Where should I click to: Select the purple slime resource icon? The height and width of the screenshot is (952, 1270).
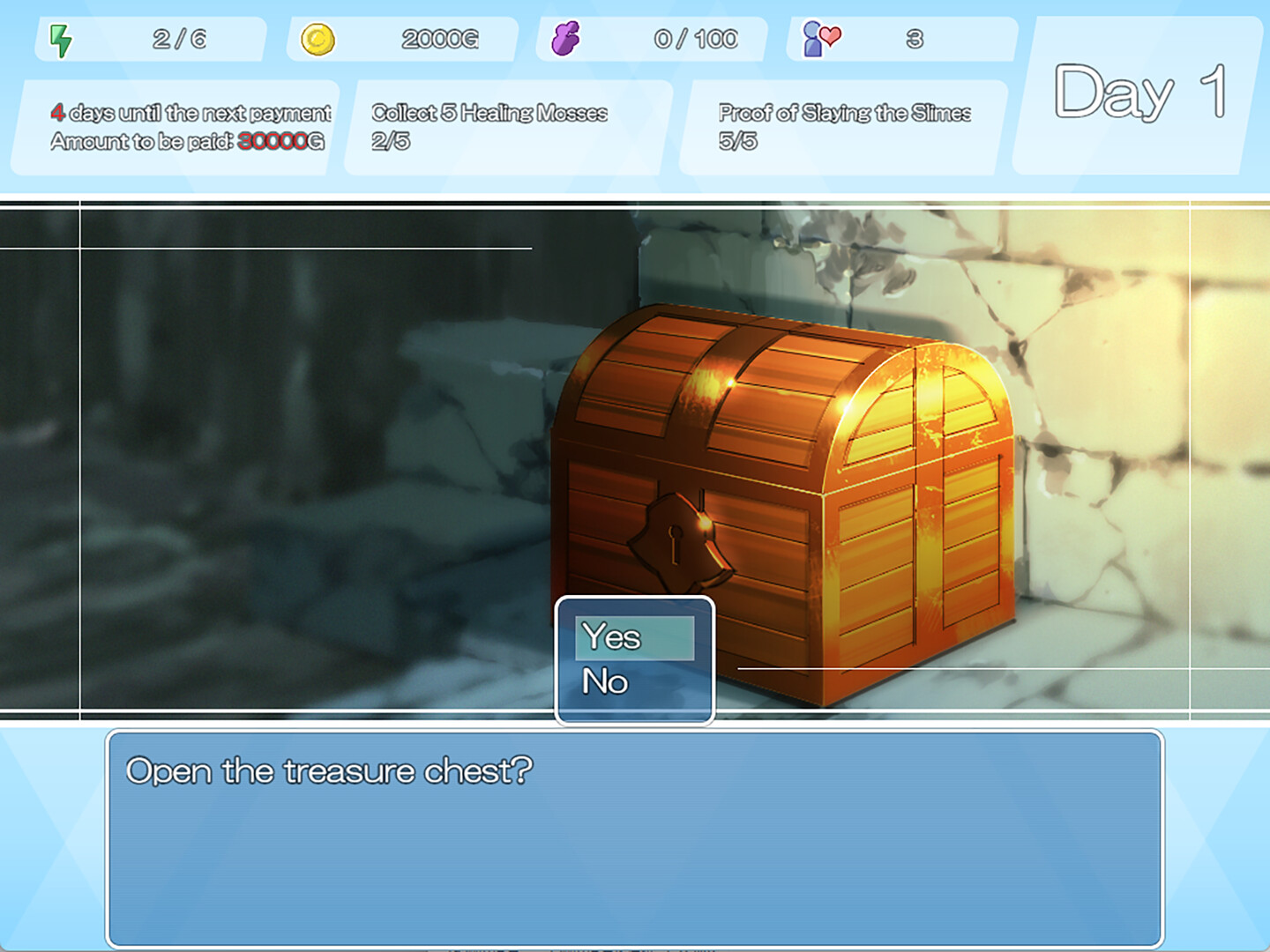(x=568, y=37)
